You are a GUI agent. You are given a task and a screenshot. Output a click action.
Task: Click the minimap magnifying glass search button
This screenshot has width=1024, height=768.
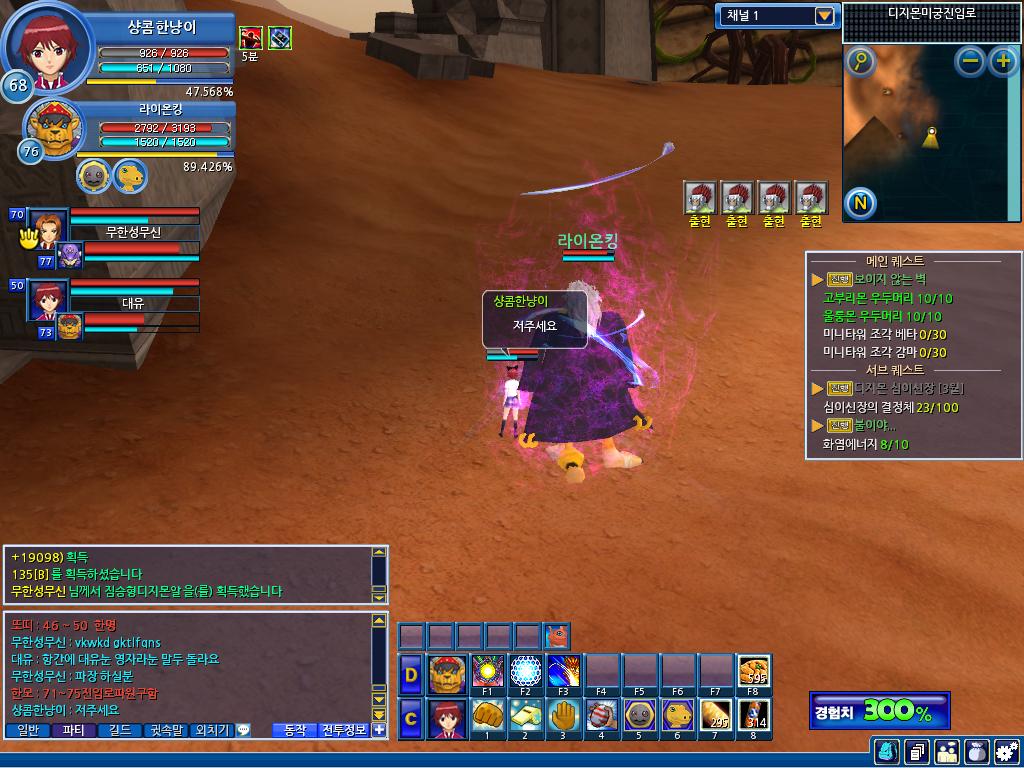tap(860, 62)
